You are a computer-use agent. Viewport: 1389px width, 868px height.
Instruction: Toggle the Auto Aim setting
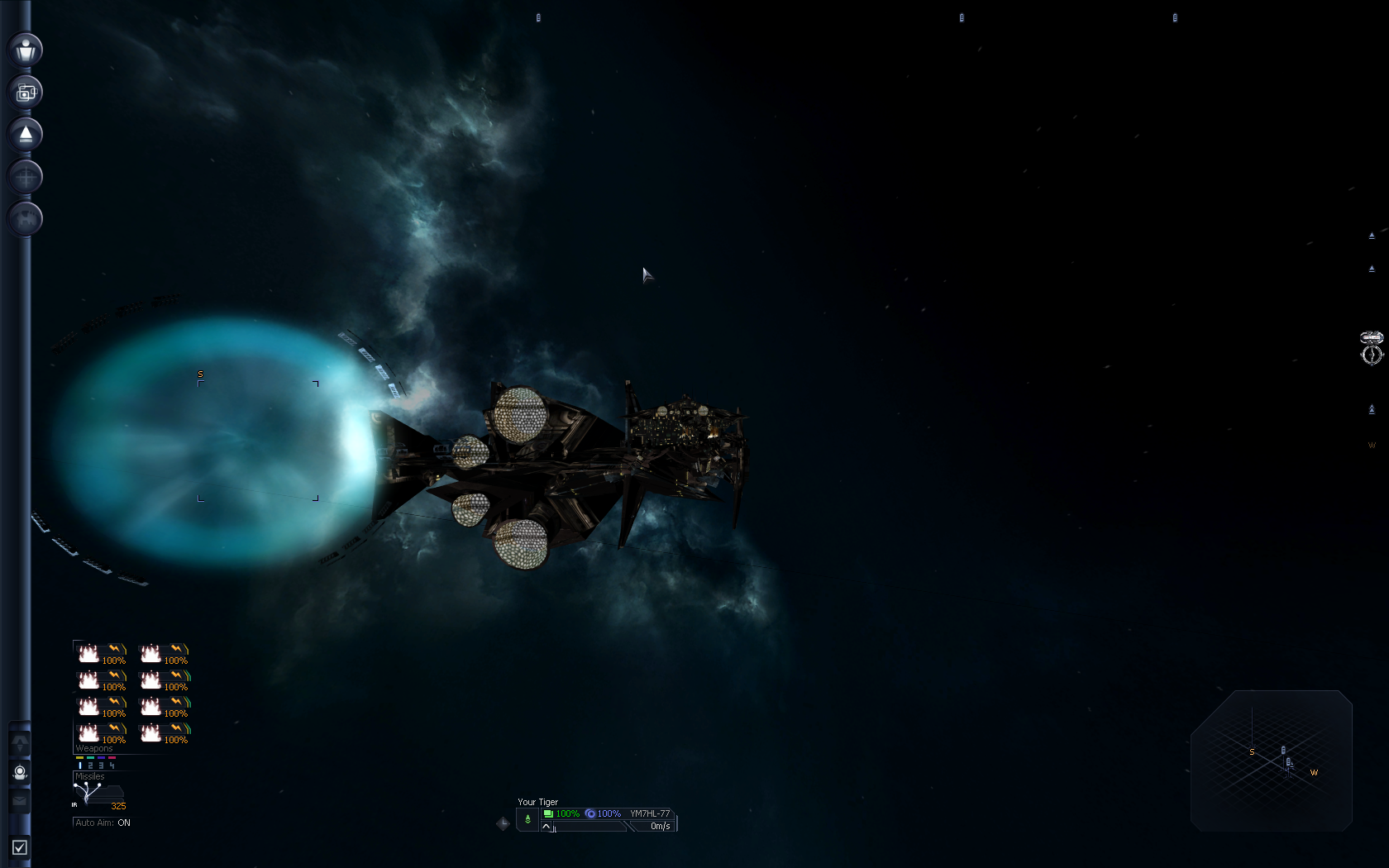pyautogui.click(x=103, y=823)
